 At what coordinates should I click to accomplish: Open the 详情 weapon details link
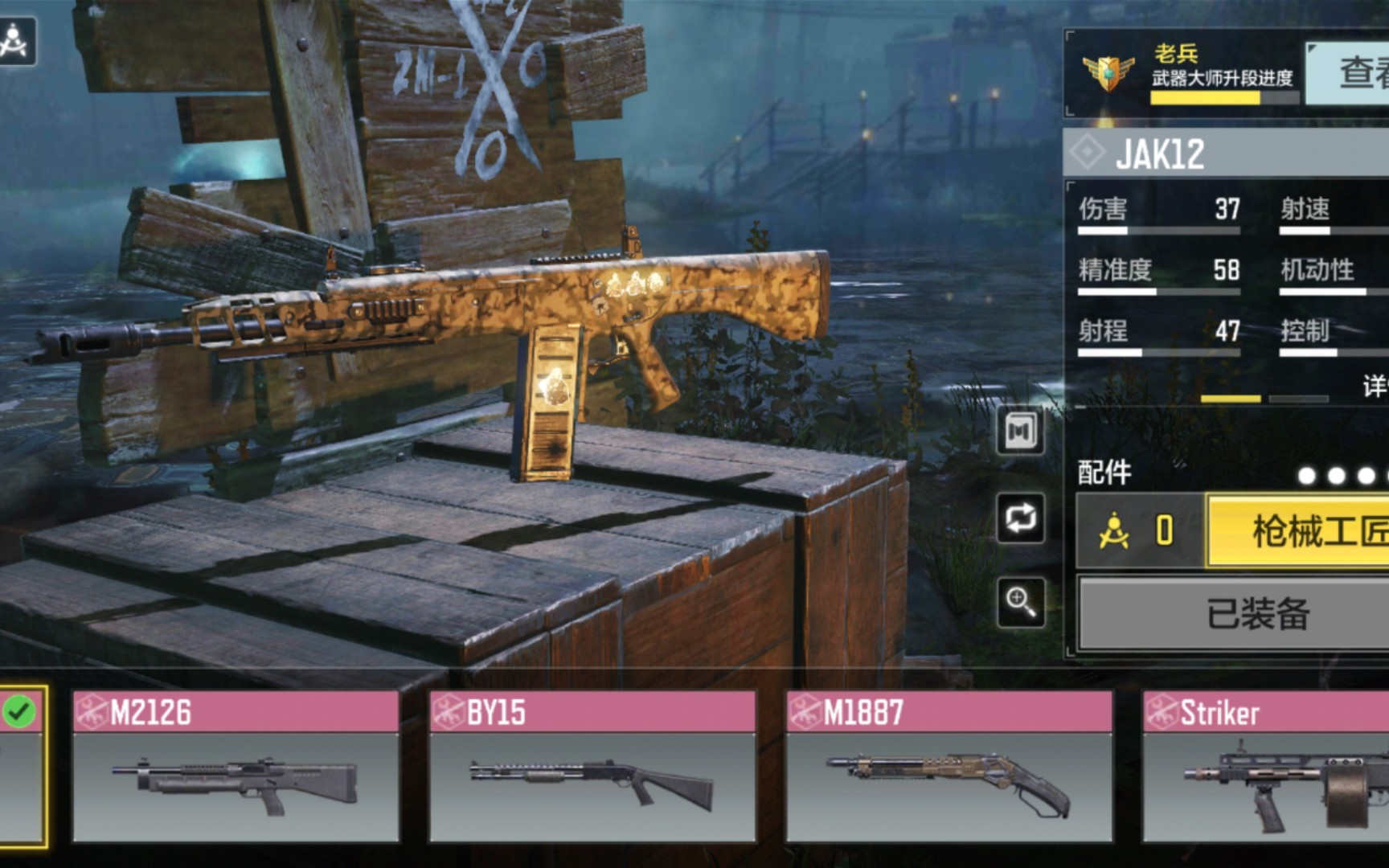1376,387
